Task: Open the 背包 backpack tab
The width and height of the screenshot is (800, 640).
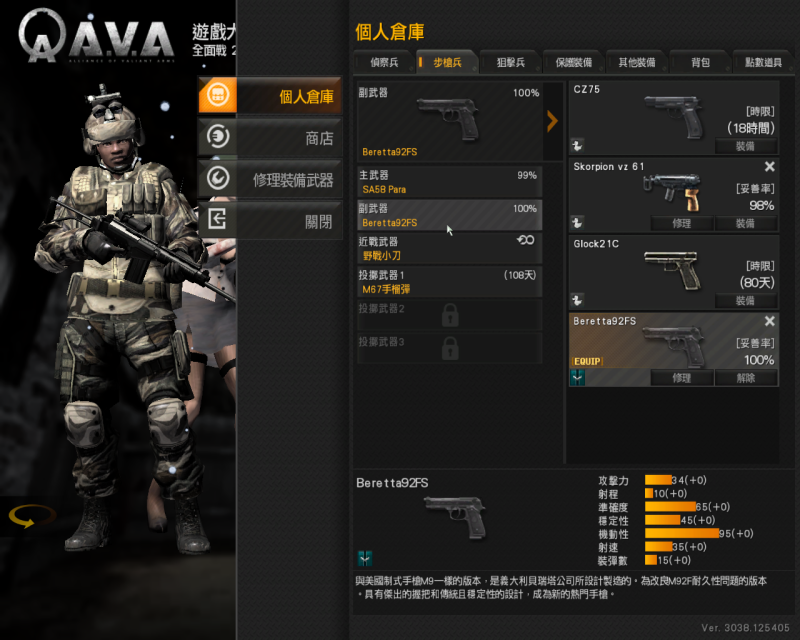Action: 700,62
